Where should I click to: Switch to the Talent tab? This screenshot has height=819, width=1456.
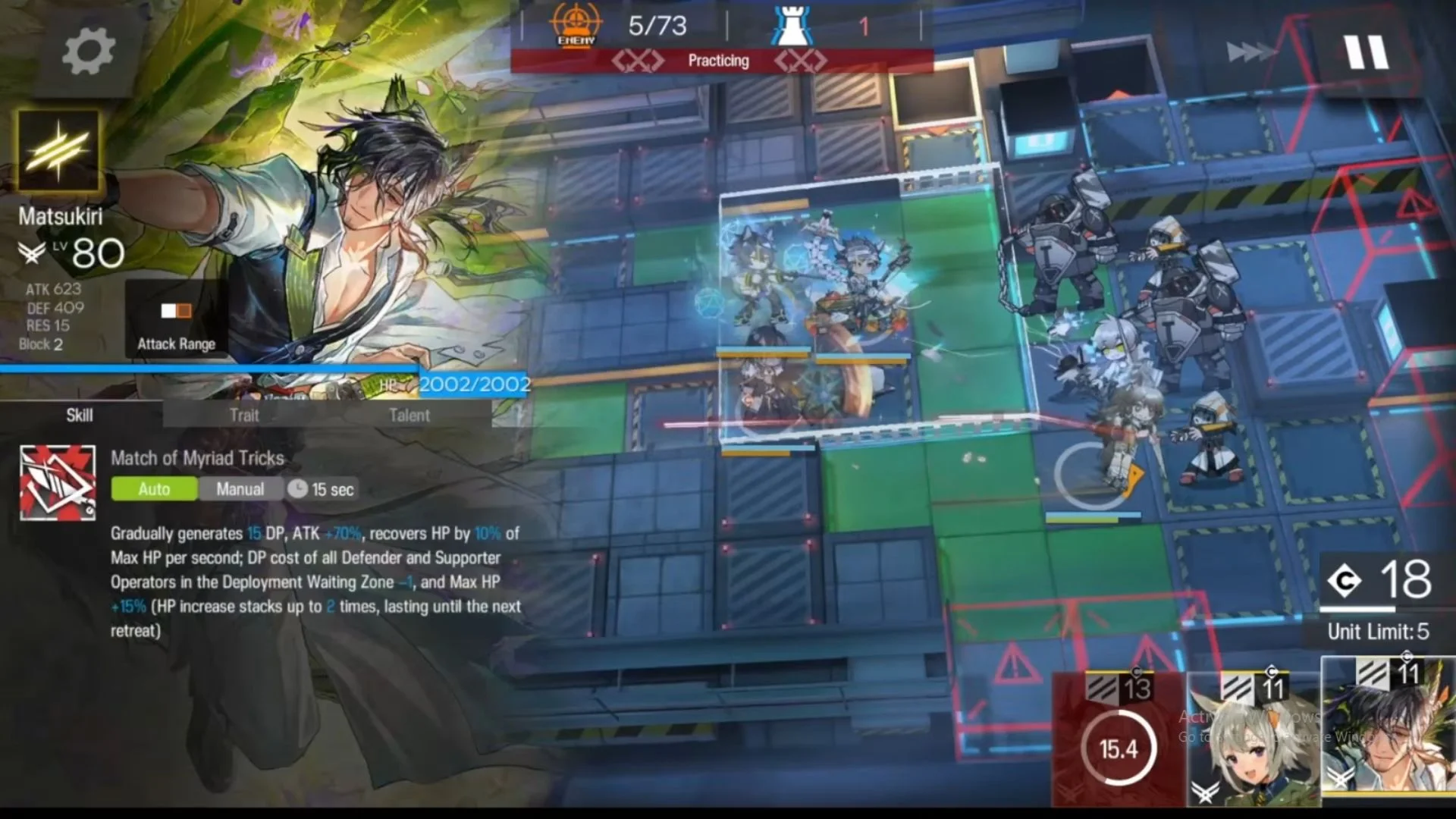tap(409, 415)
